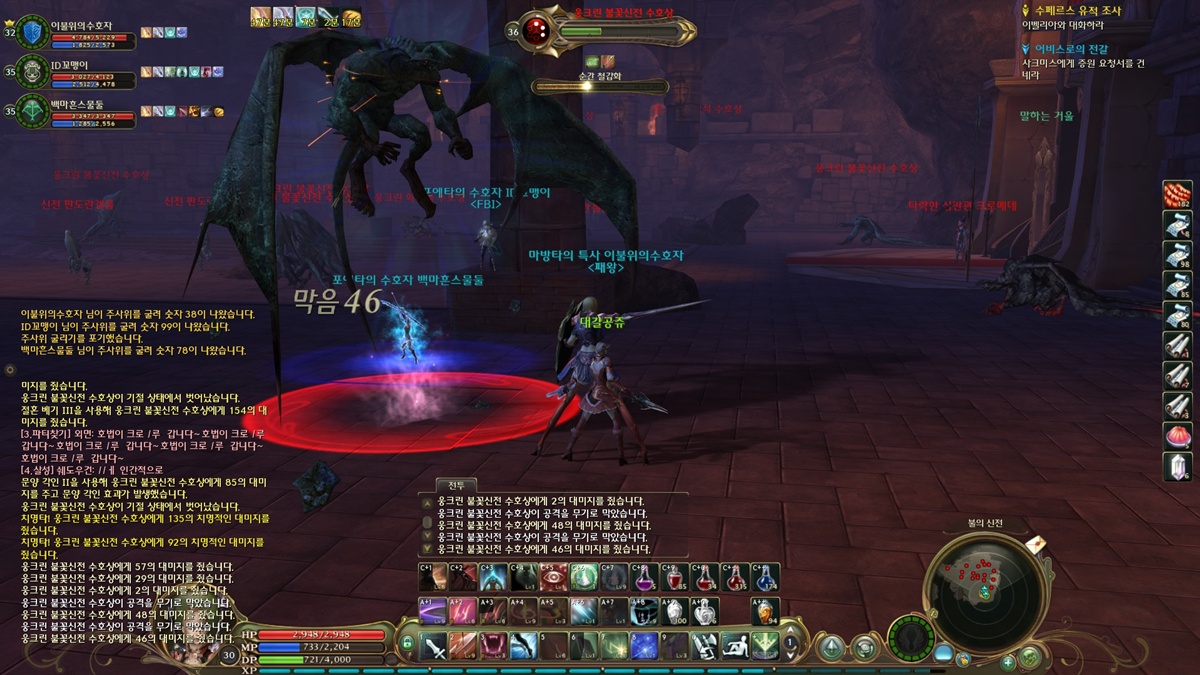Use the blue mana potion quickslot
This screenshot has width=1200, height=675.
[765, 578]
